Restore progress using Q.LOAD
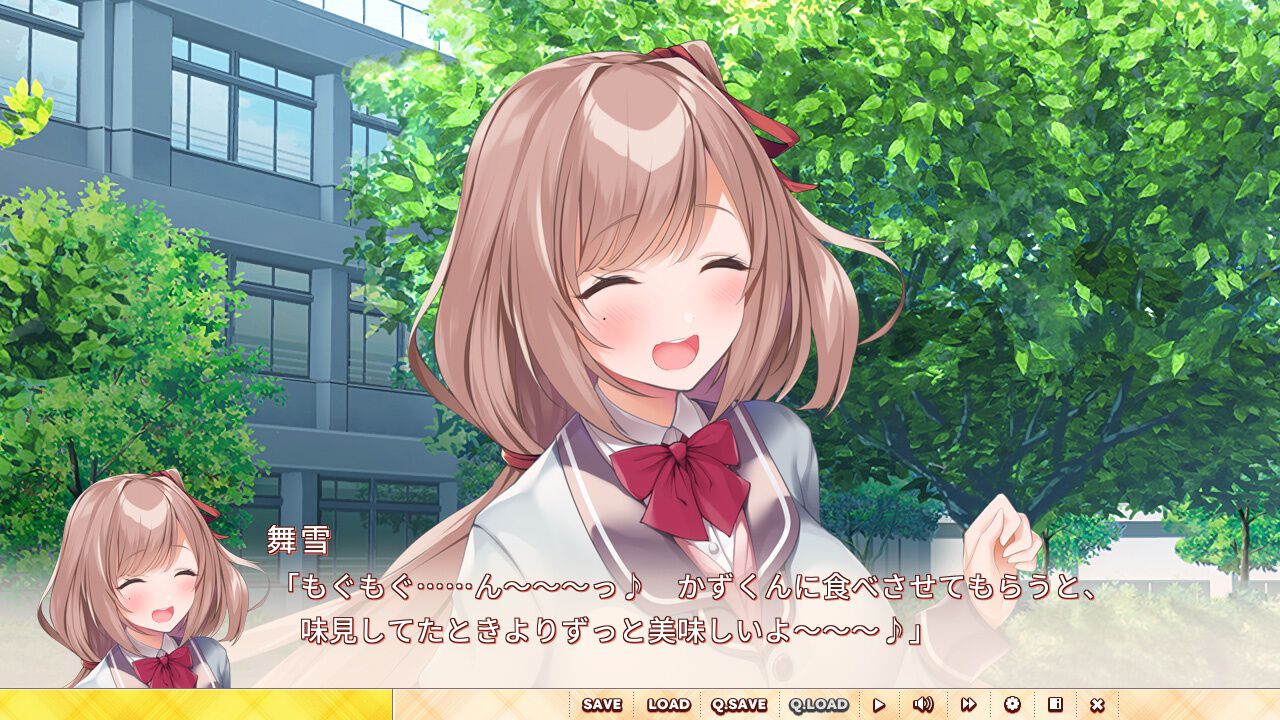Image resolution: width=1280 pixels, height=720 pixels. tap(816, 705)
